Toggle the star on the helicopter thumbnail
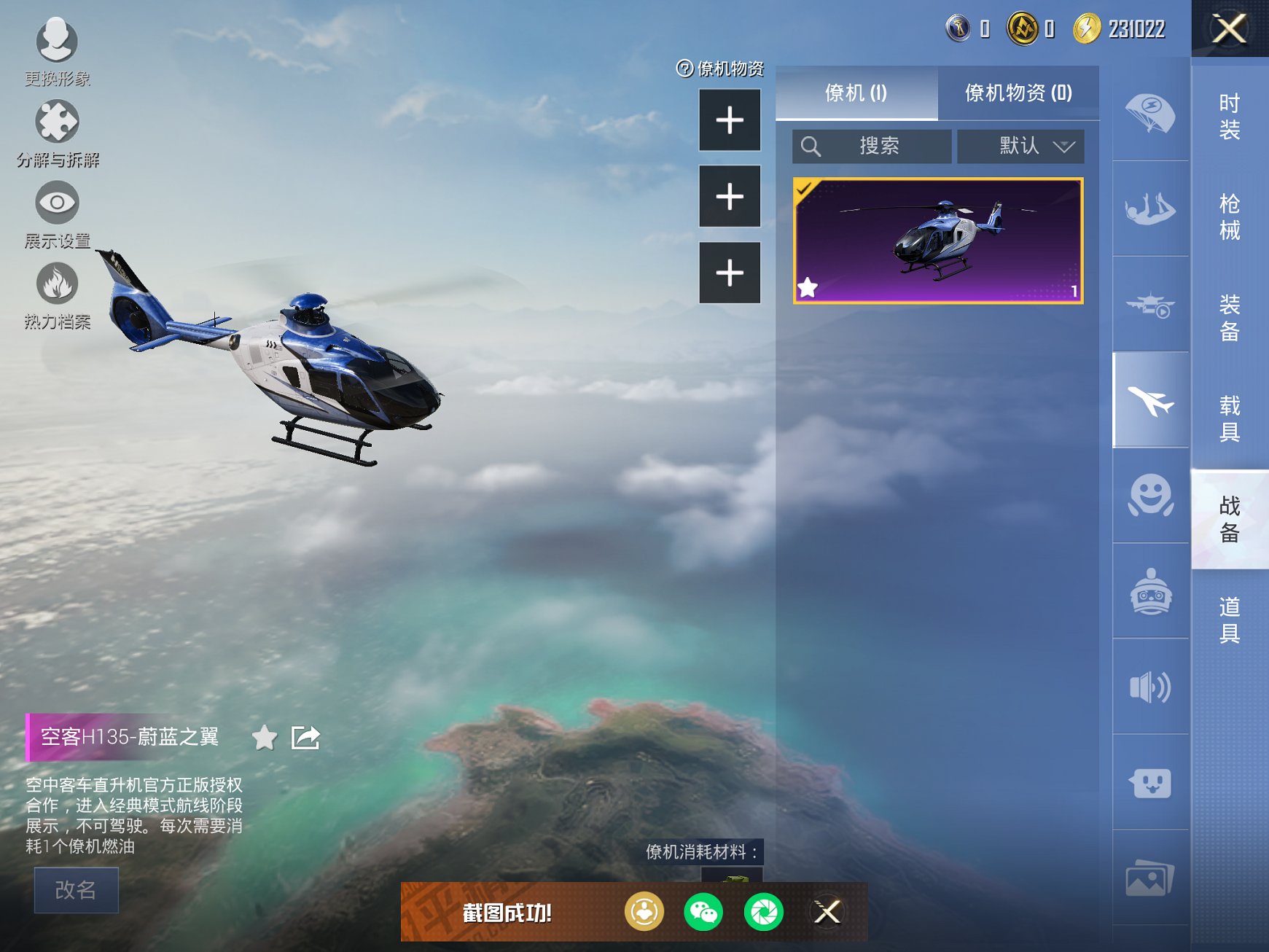Screen dimensions: 1269x952 808,287
